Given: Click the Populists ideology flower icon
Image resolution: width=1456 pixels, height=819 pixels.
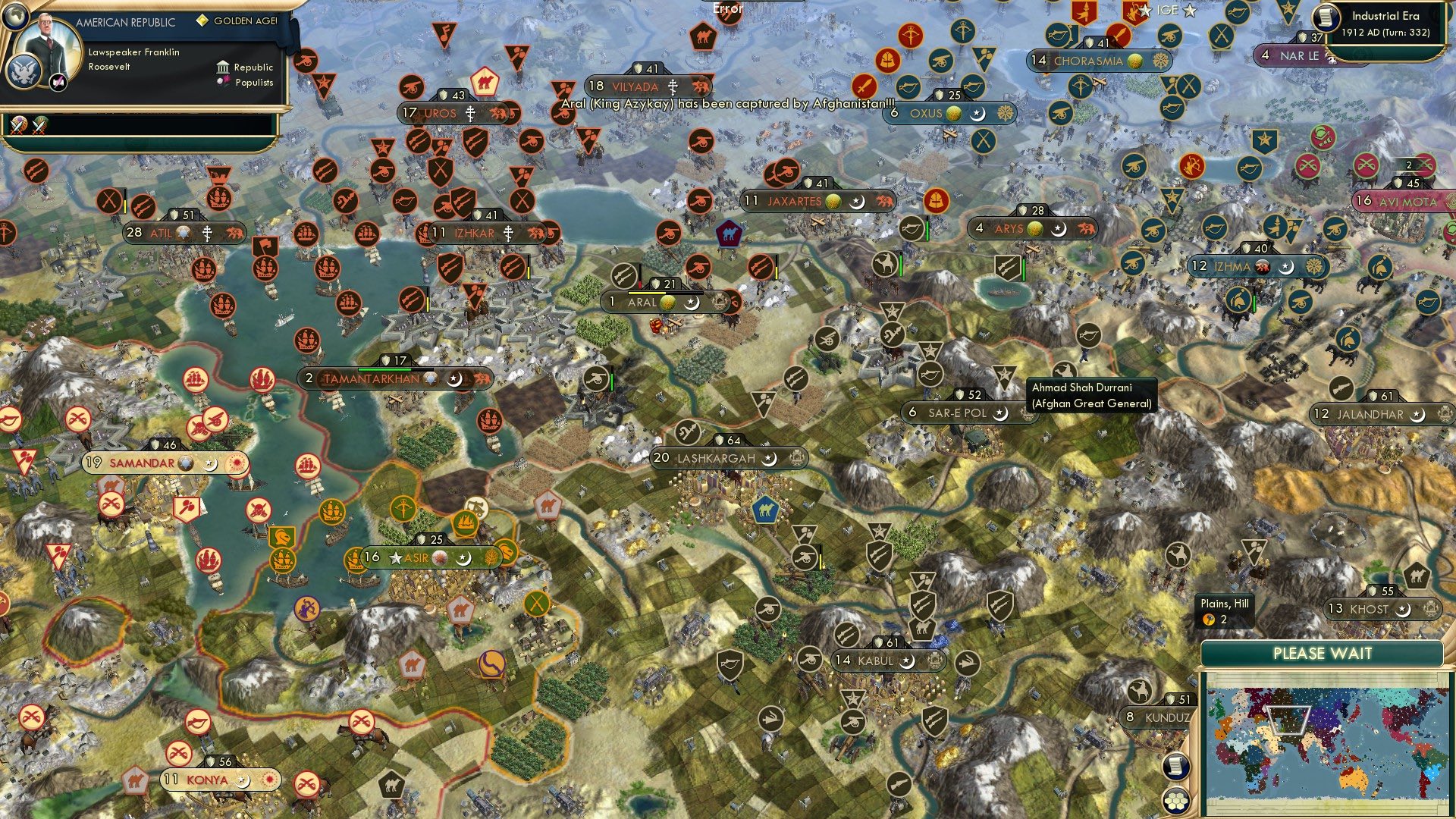Looking at the screenshot, I should 224,83.
